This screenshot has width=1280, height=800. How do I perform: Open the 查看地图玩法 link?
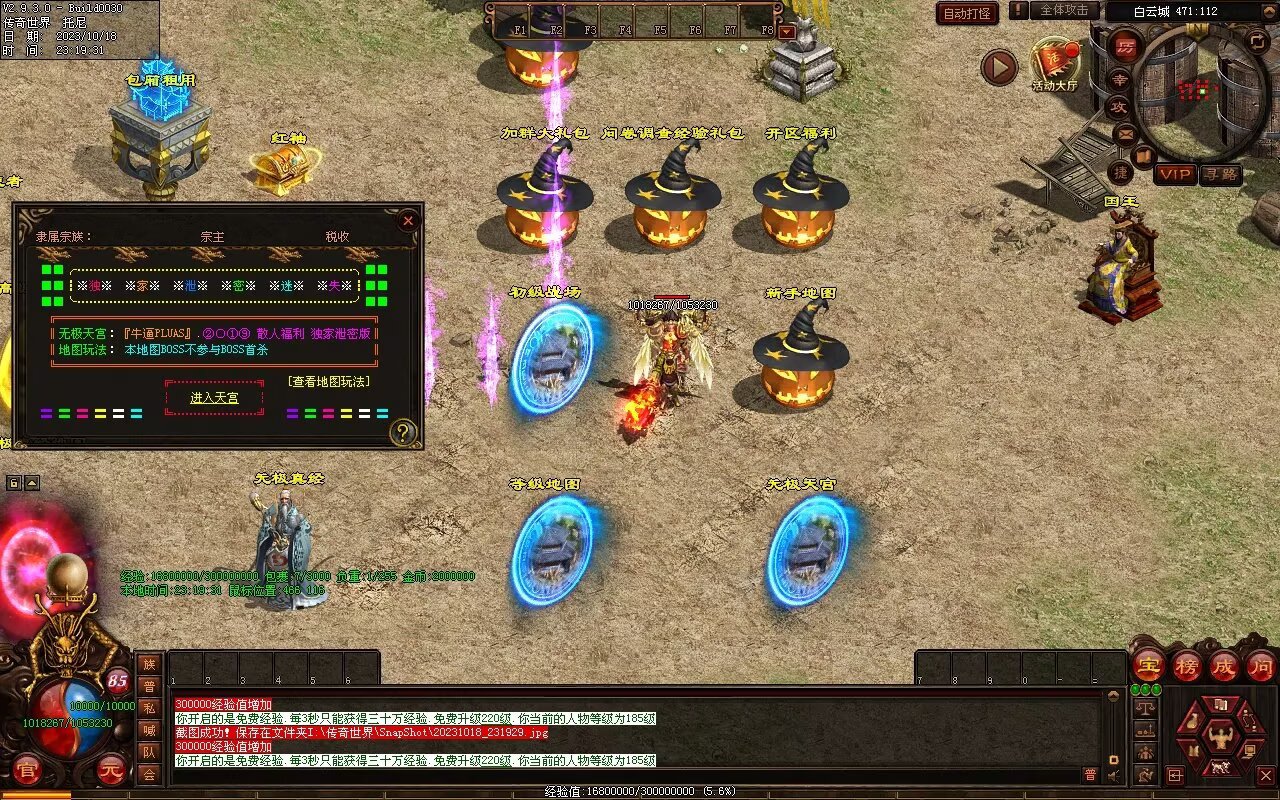pyautogui.click(x=329, y=381)
